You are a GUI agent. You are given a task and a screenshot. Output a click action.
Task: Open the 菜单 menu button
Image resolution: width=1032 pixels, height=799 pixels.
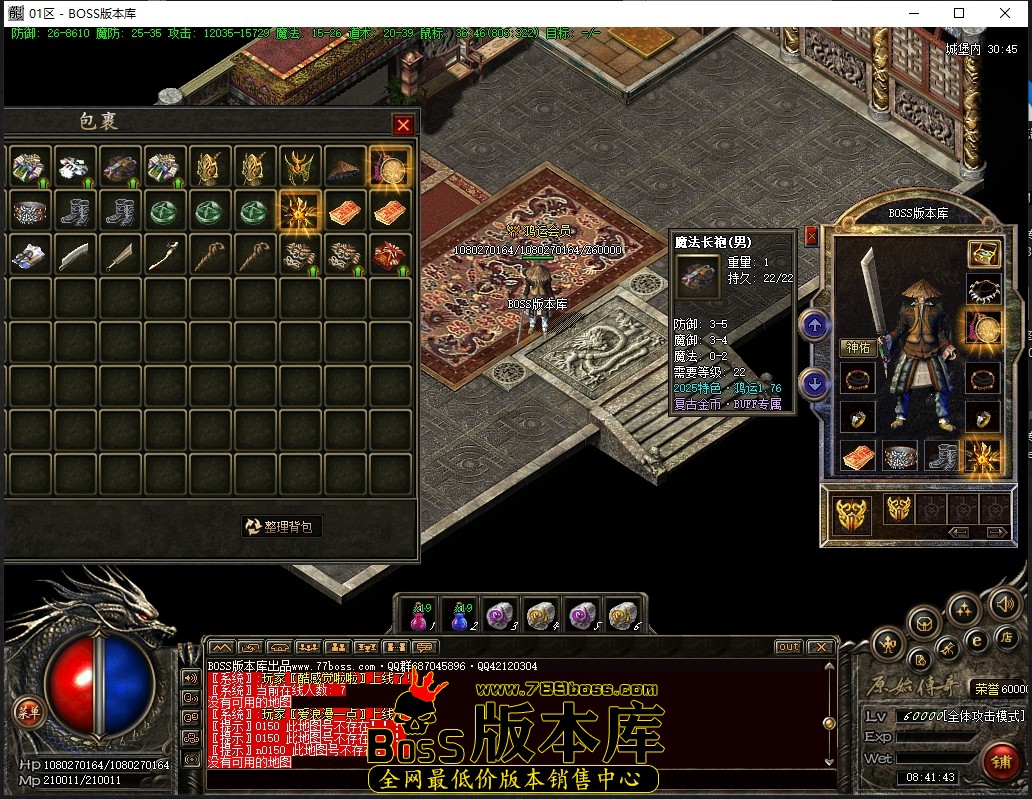28,711
